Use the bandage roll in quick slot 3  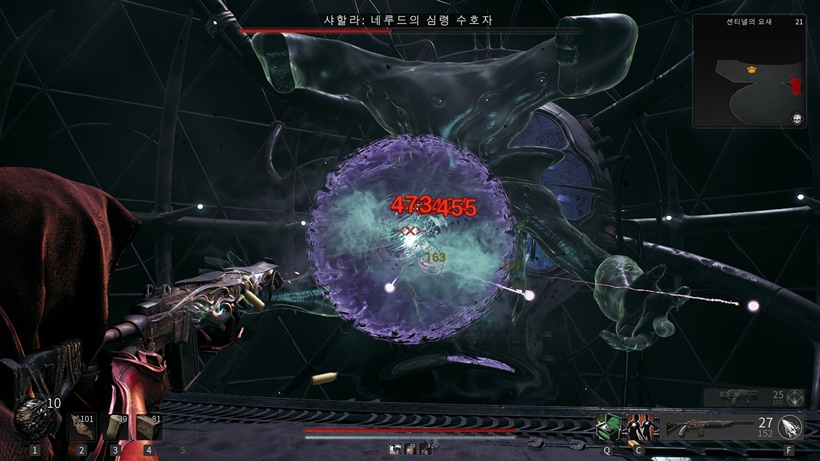click(116, 428)
